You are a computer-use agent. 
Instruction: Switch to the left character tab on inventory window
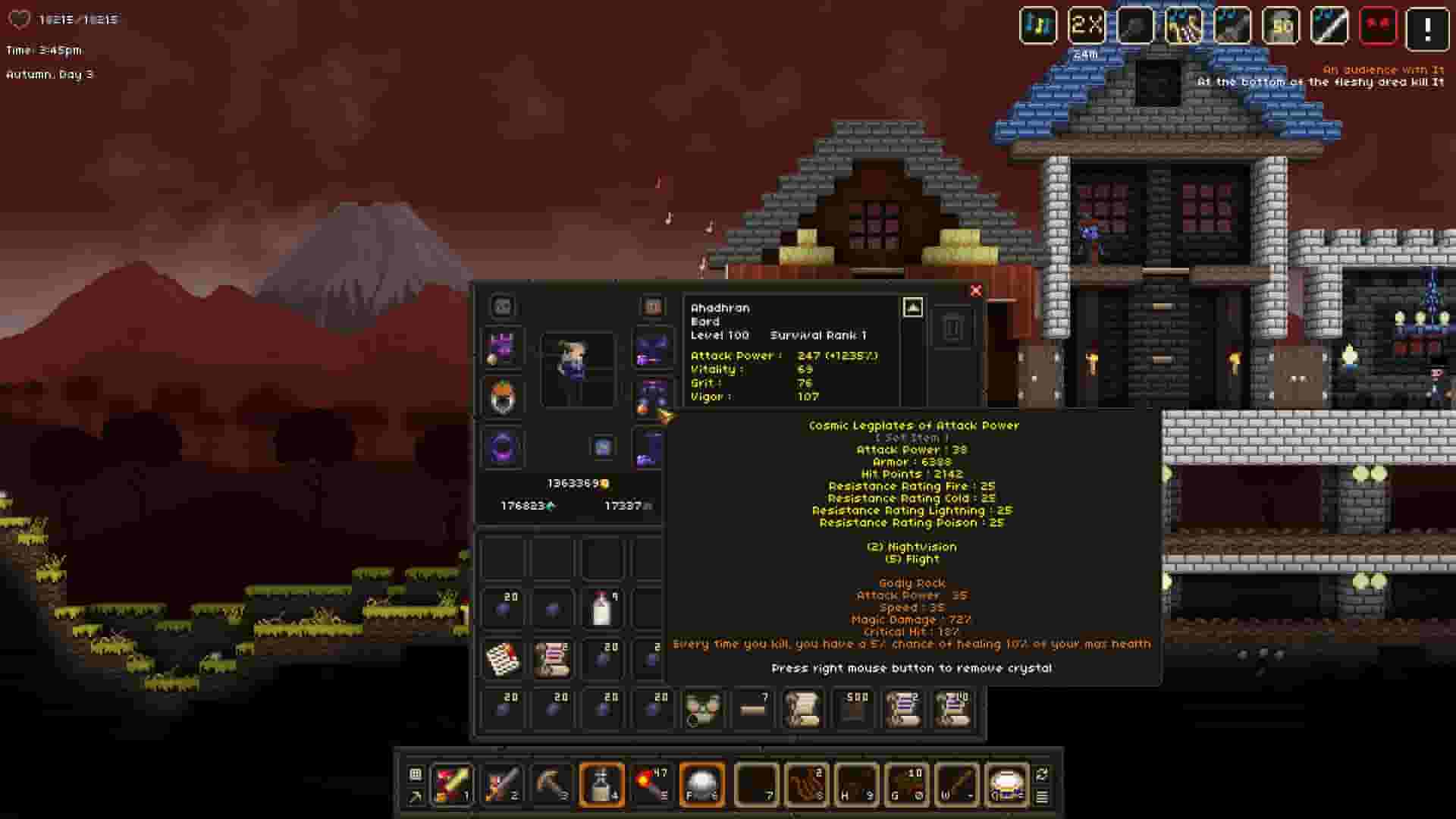pos(502,306)
